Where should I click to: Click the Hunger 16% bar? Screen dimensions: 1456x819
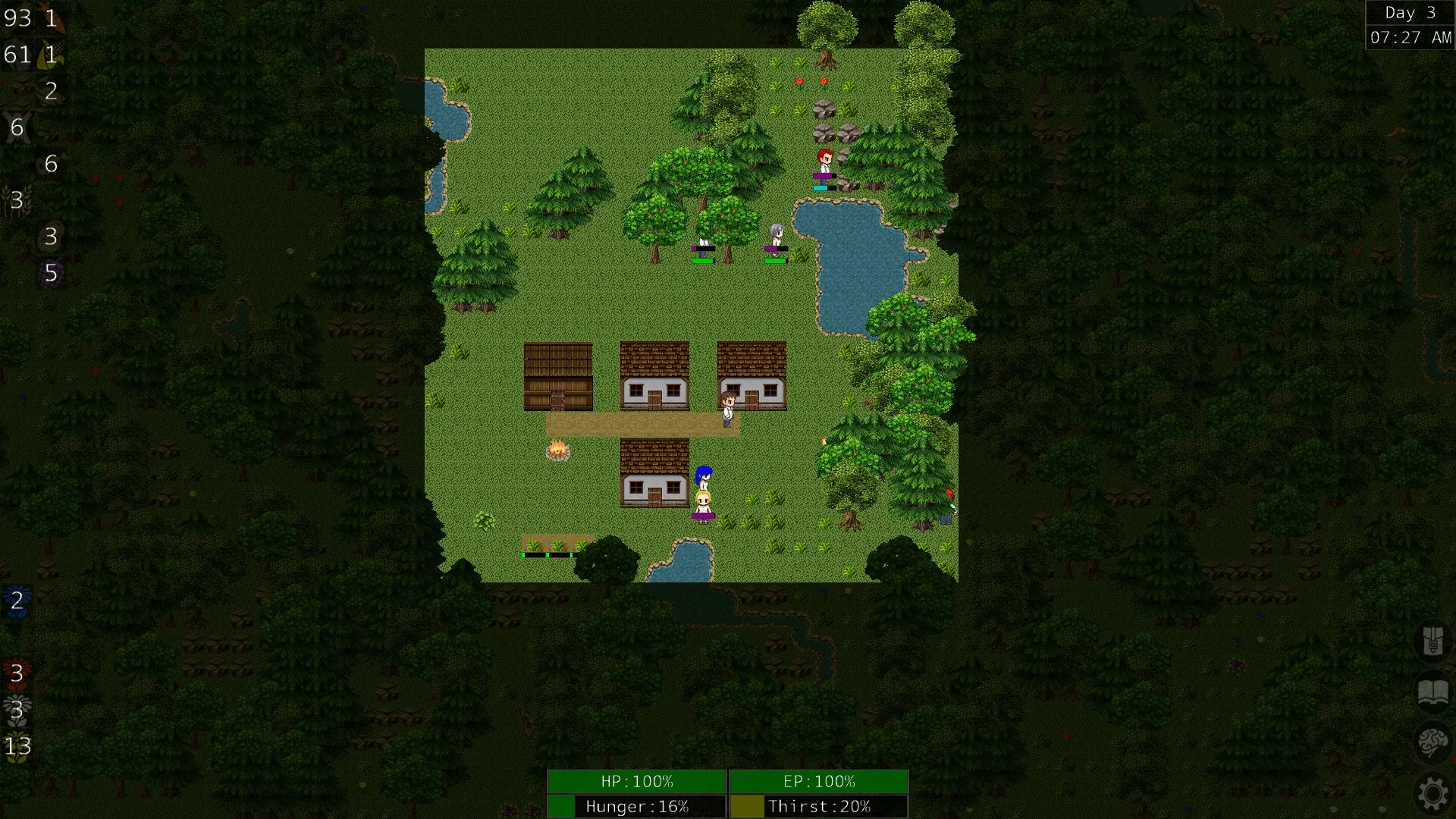(635, 806)
